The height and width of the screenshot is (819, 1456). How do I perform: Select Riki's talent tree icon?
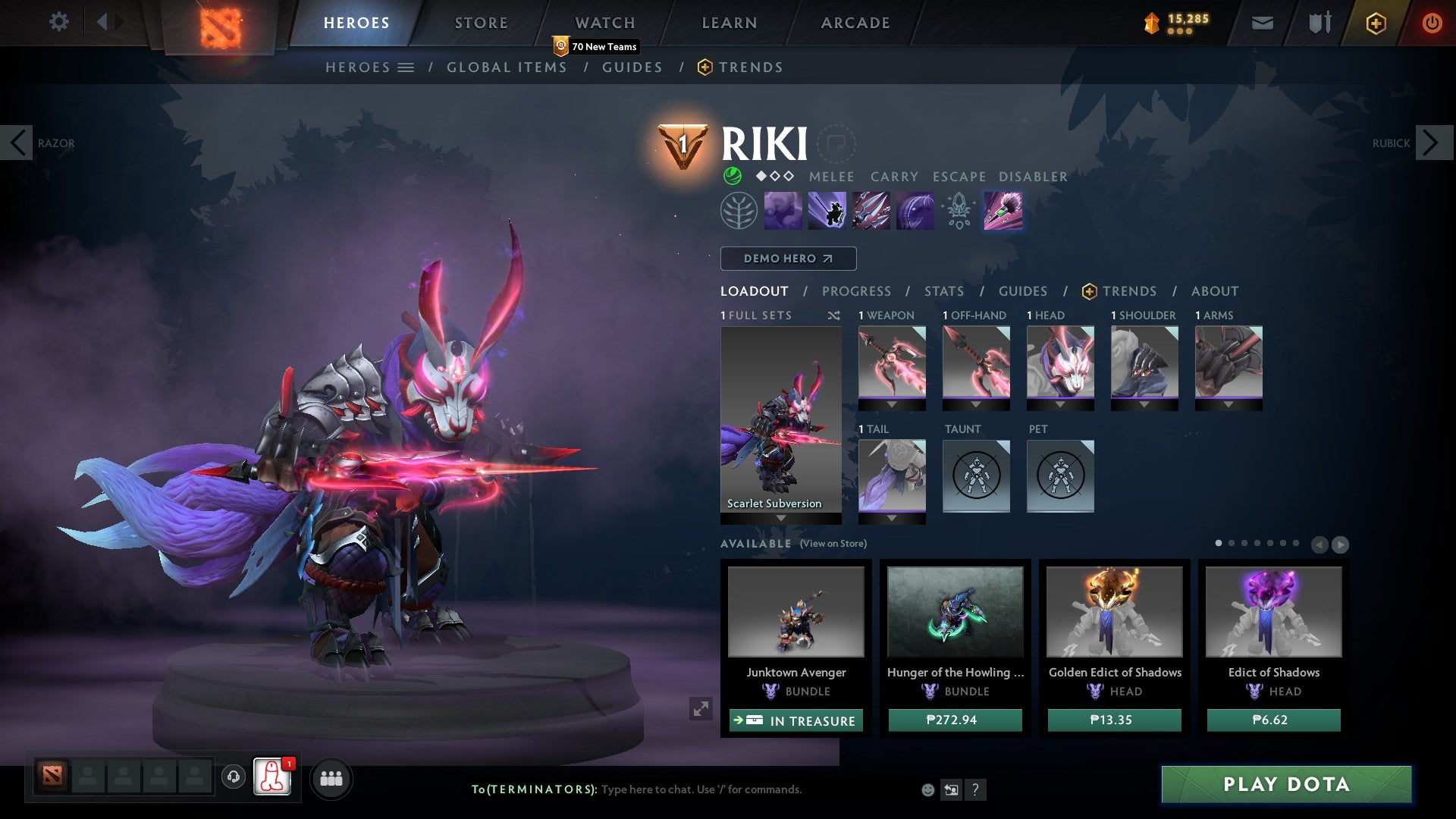click(738, 210)
